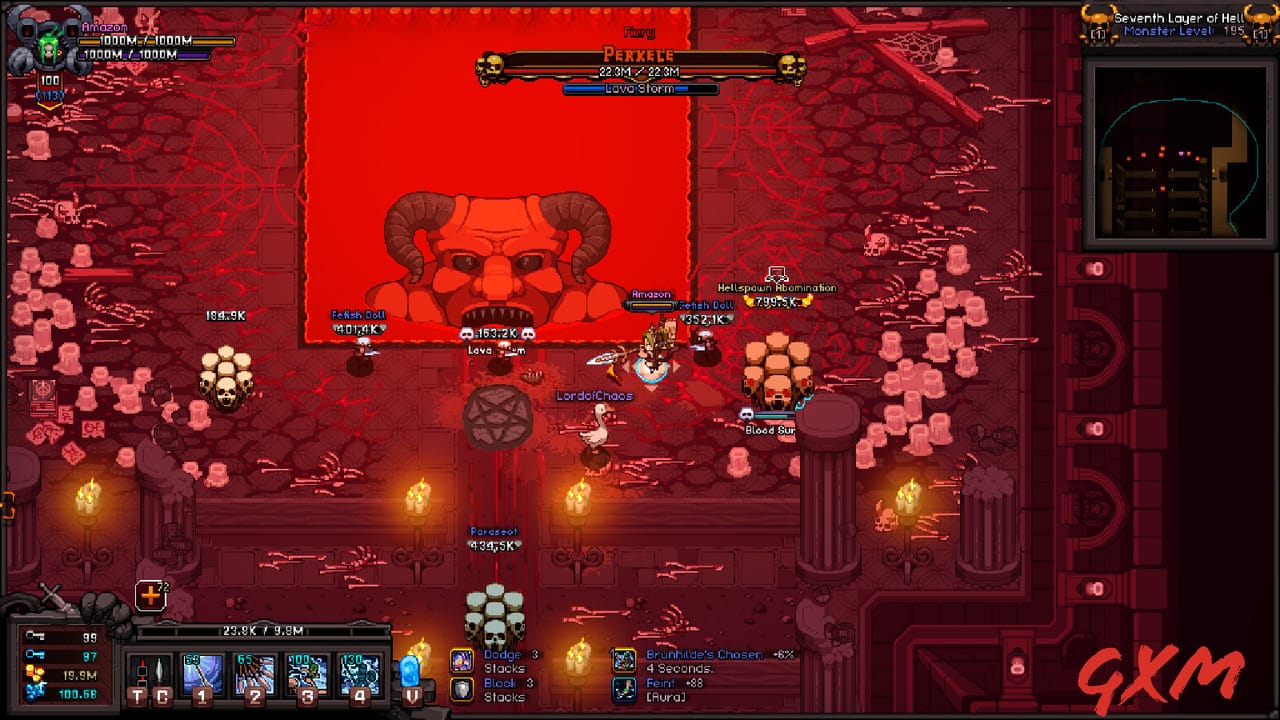
Task: Activate the skill bound to hotbar slot 2
Action: (253, 672)
